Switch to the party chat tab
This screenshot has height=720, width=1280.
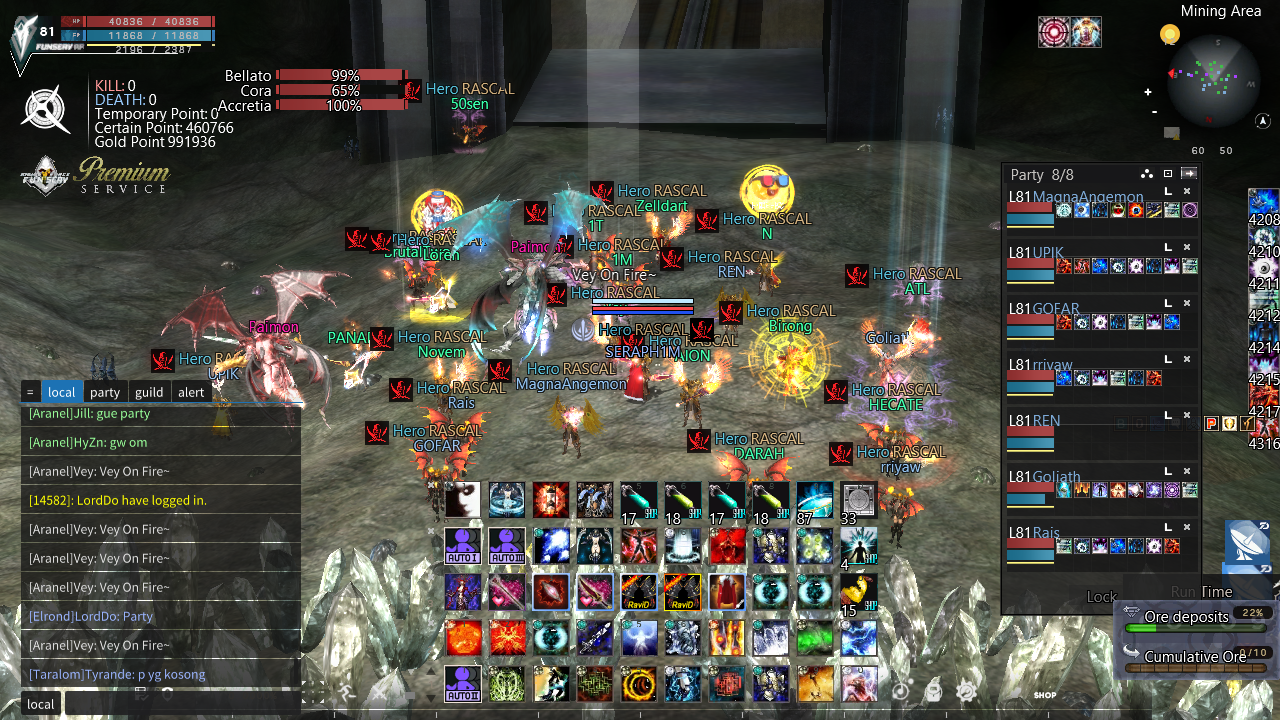pyautogui.click(x=104, y=391)
